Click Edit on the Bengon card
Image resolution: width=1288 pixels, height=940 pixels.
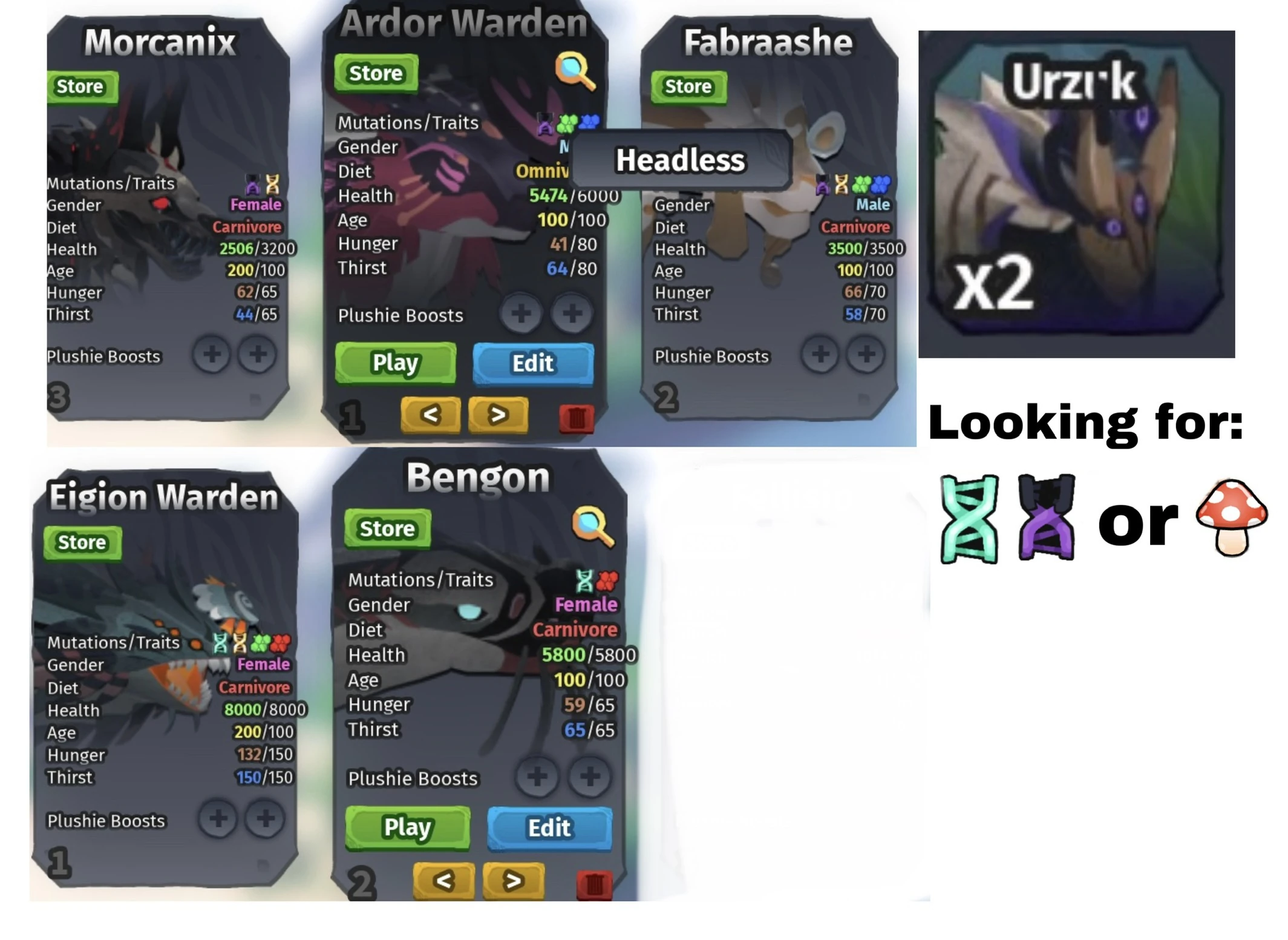pos(549,828)
